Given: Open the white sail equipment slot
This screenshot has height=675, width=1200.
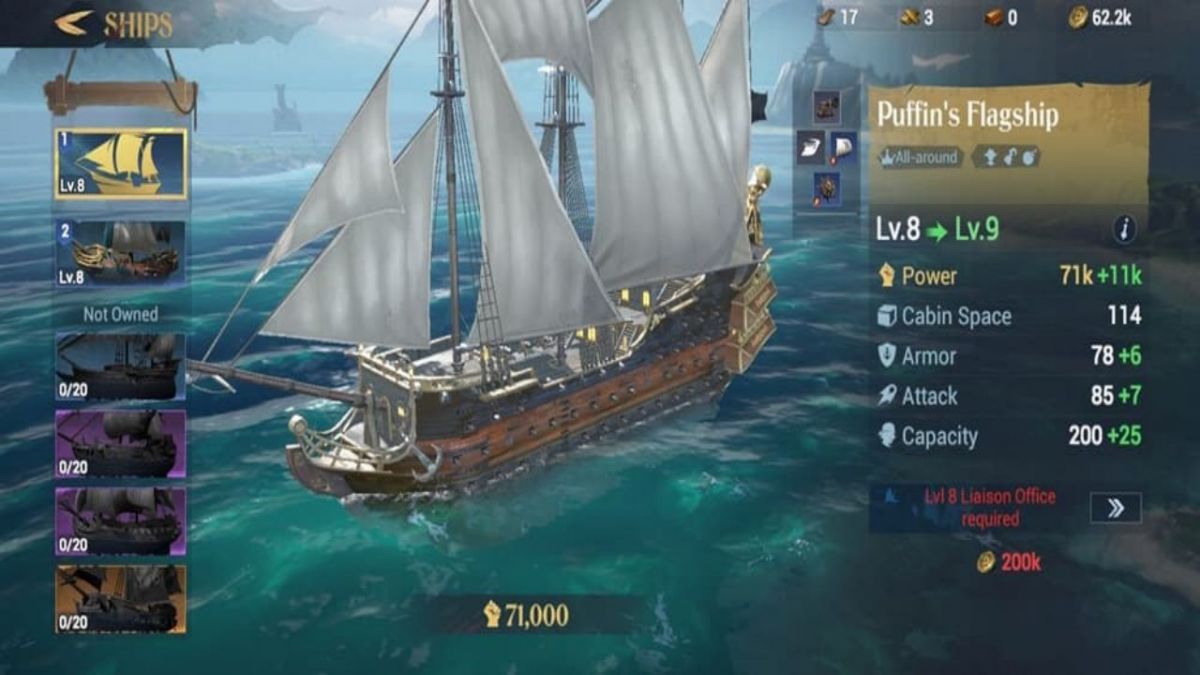Looking at the screenshot, I should [843, 148].
